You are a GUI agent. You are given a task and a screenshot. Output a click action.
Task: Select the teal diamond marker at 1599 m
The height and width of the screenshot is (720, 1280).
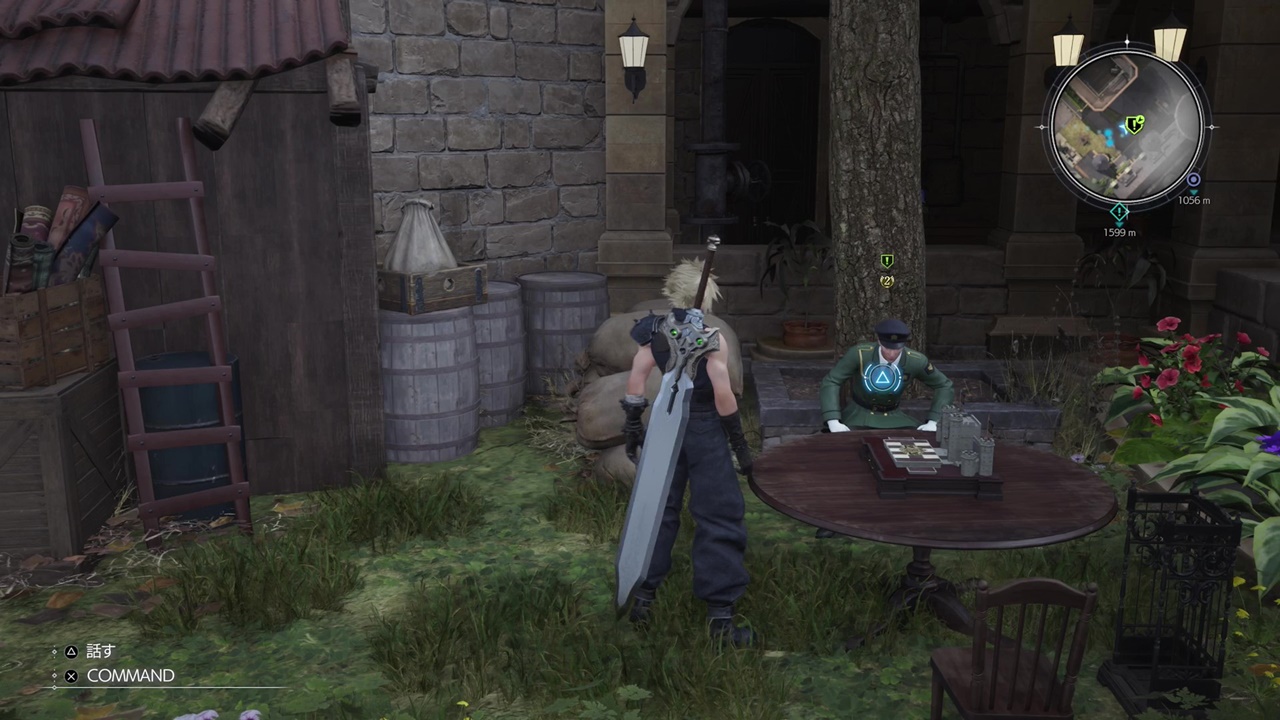[1119, 212]
